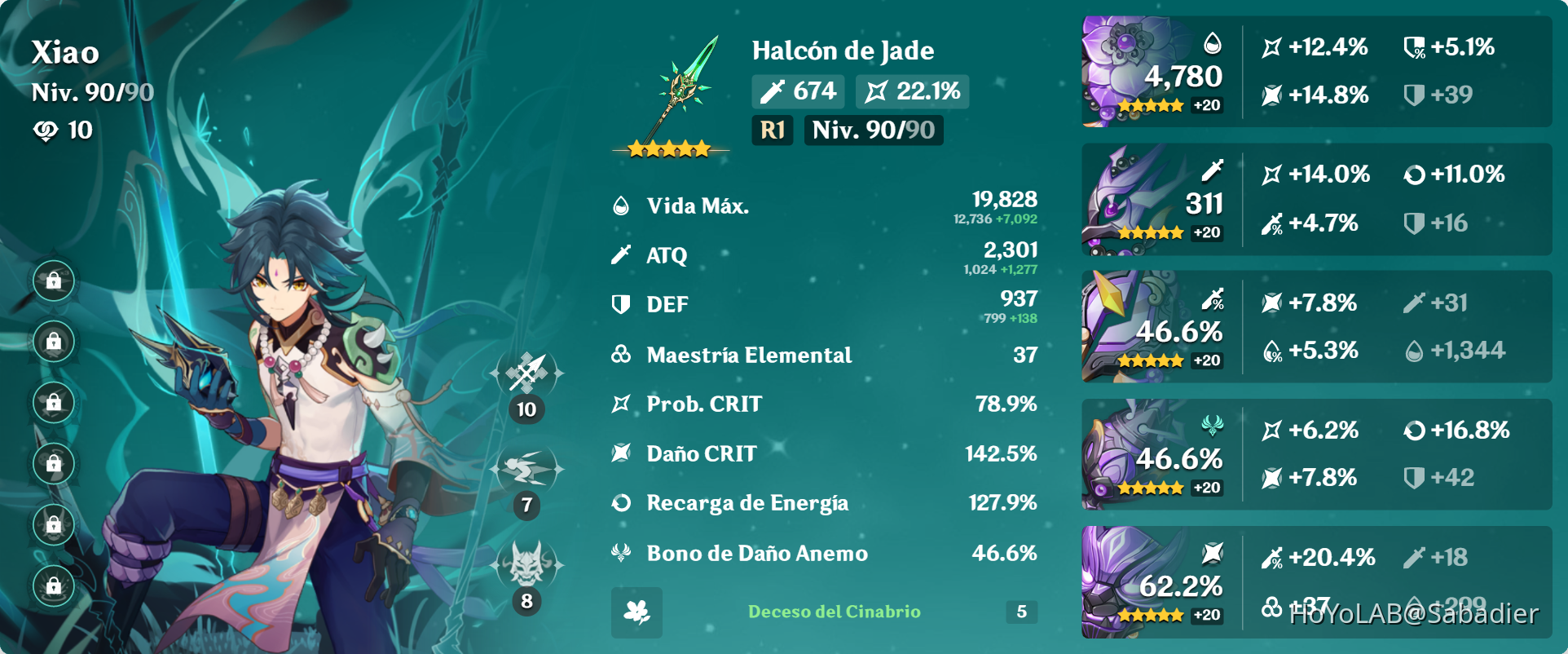Unlock the top constellation padlock
Image resolution: width=1568 pixels, height=654 pixels.
[54, 280]
